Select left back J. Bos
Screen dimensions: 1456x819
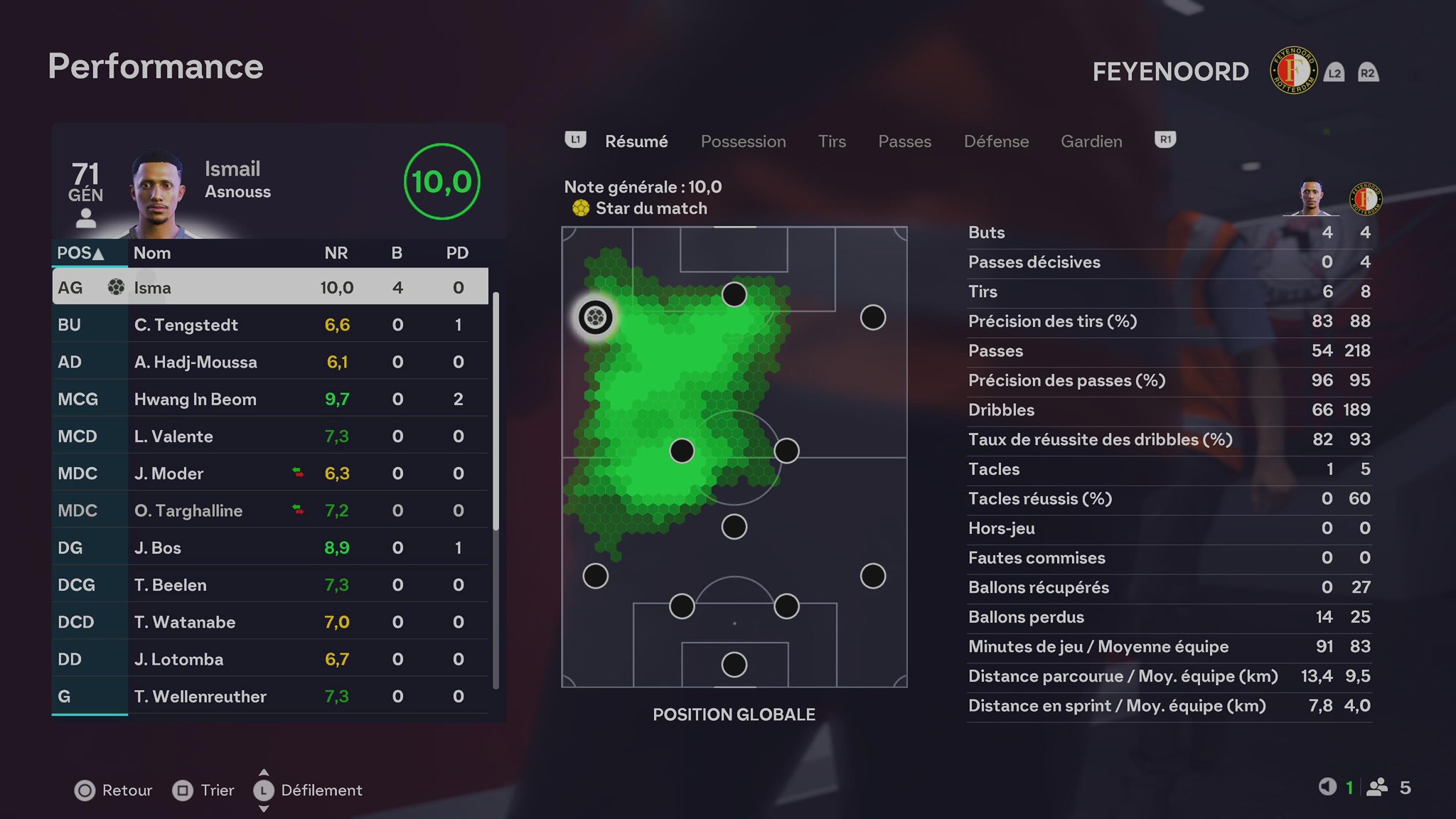270,548
